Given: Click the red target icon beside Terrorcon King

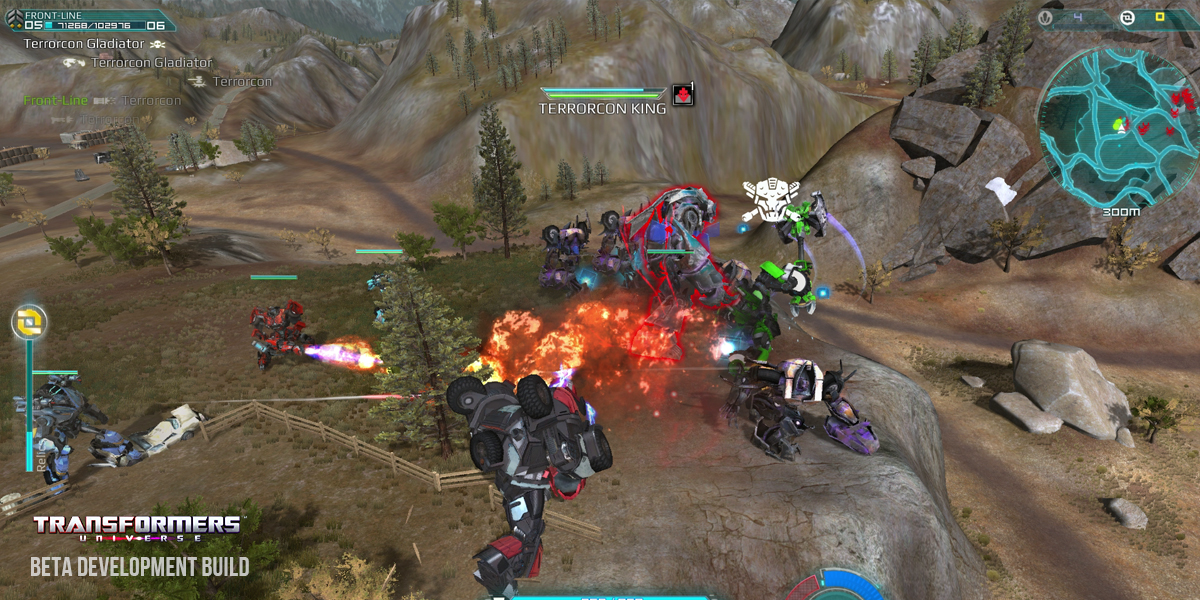Looking at the screenshot, I should 683,95.
